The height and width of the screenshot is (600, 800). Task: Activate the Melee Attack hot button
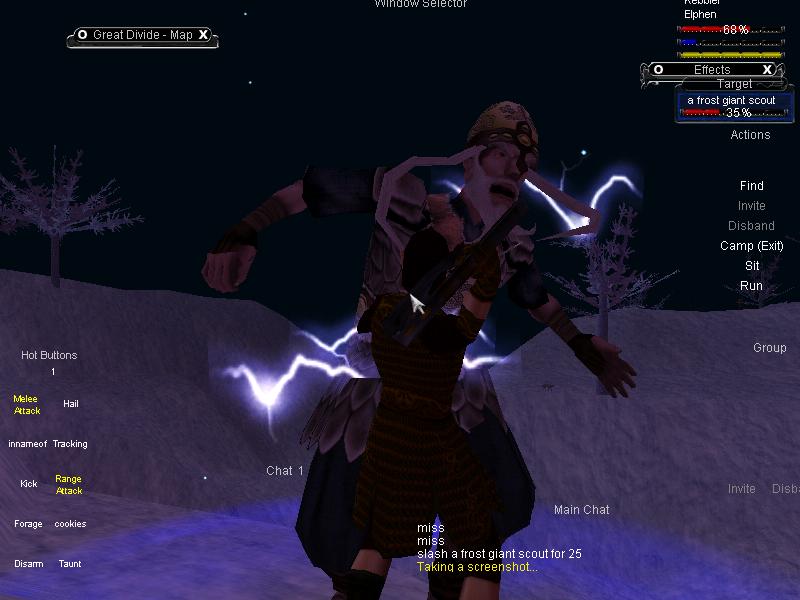click(27, 405)
